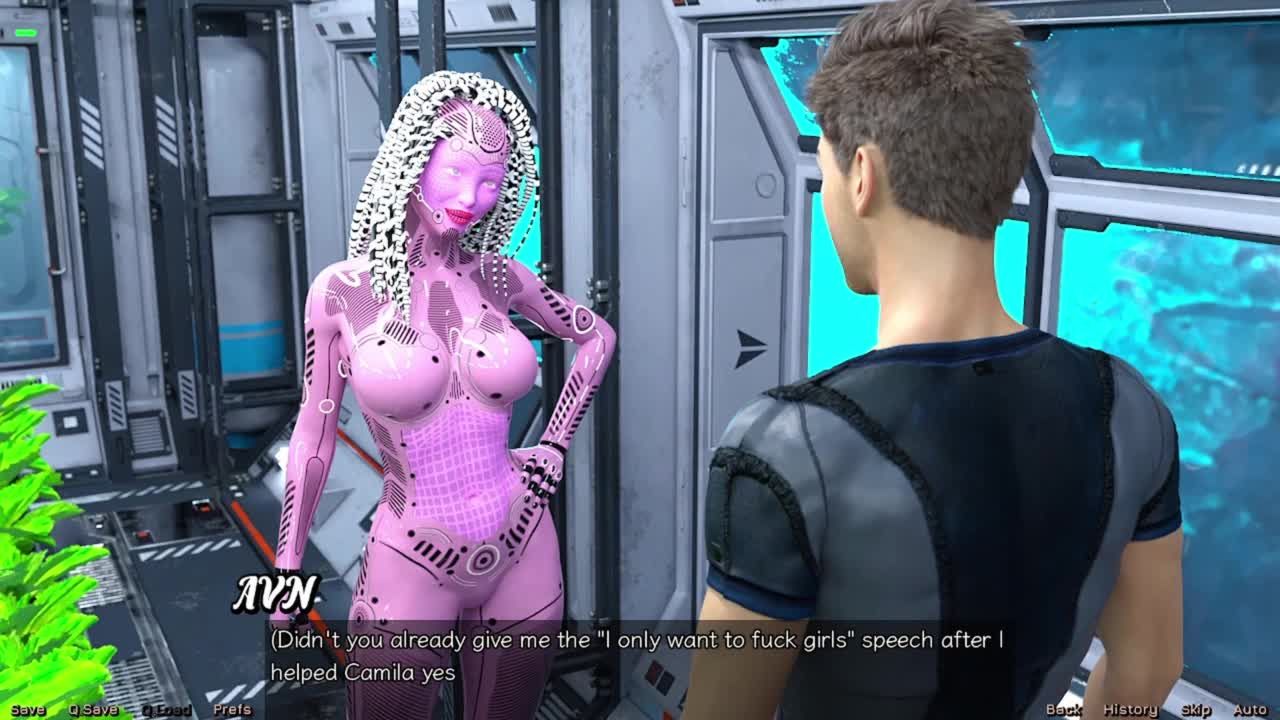Show the dialogue History log

pyautogui.click(x=1130, y=710)
